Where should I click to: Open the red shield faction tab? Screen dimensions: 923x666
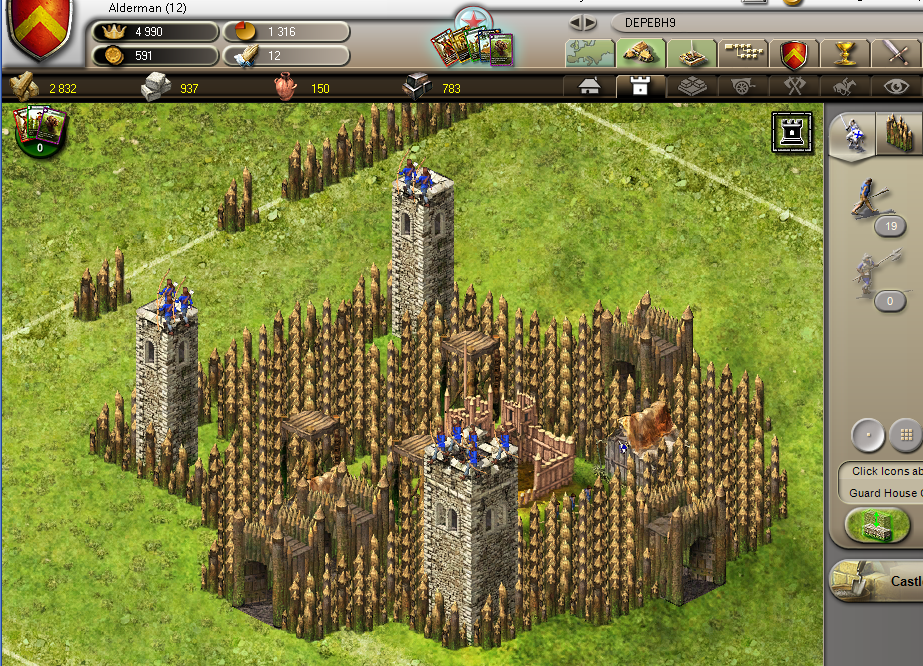(794, 52)
